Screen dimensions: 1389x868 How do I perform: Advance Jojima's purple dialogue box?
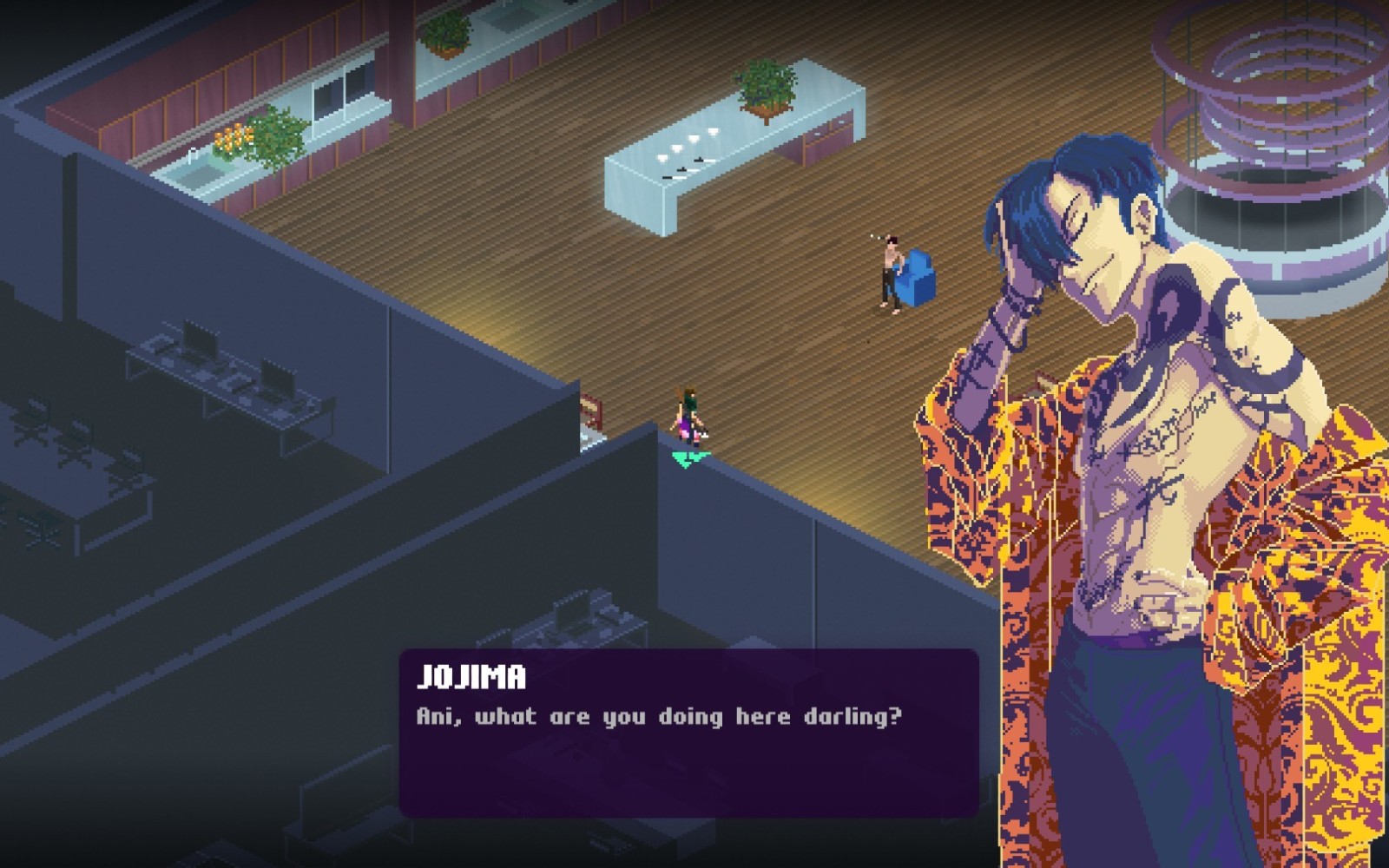pos(688,733)
